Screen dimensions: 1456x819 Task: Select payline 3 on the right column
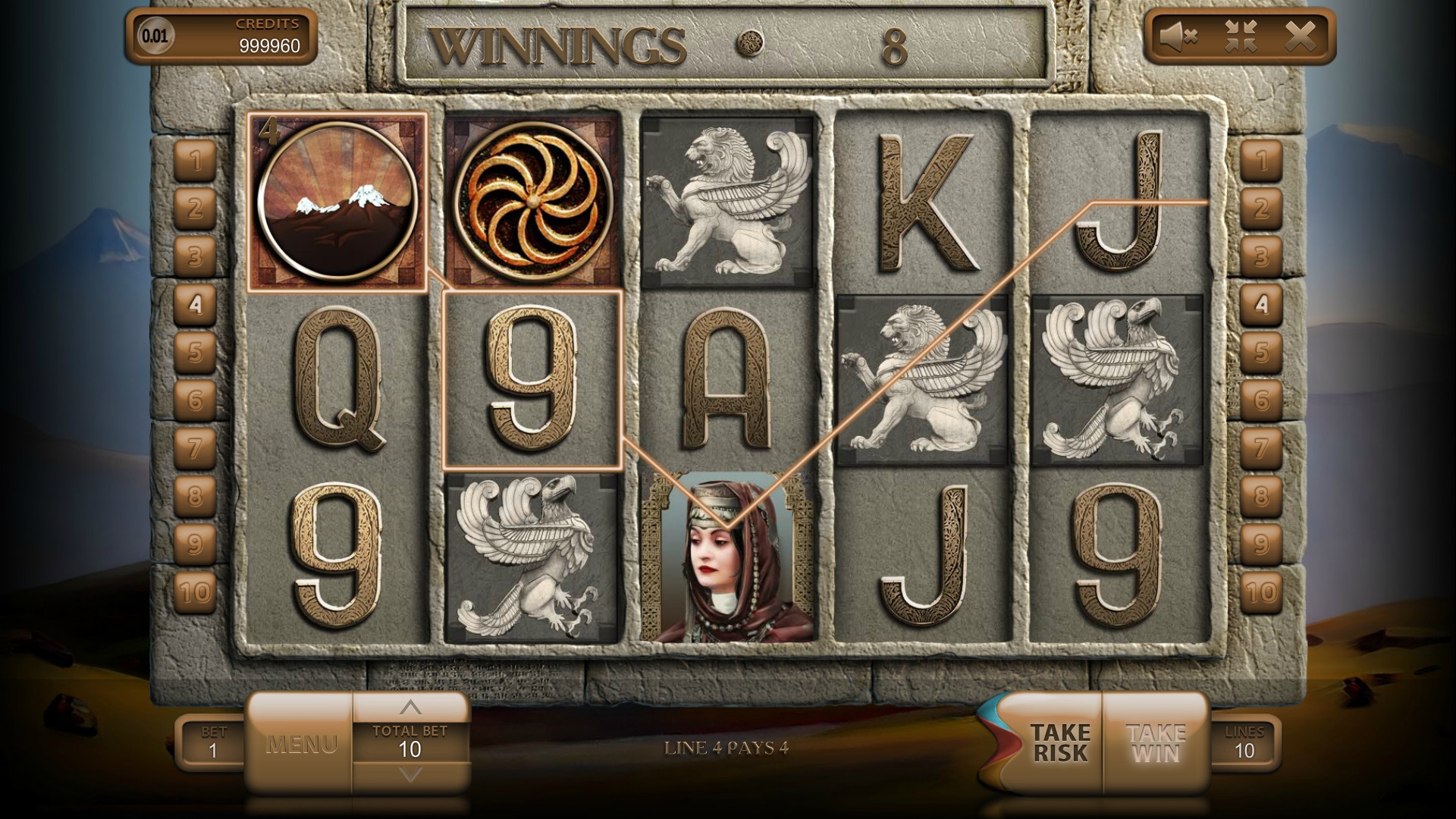coord(1260,256)
